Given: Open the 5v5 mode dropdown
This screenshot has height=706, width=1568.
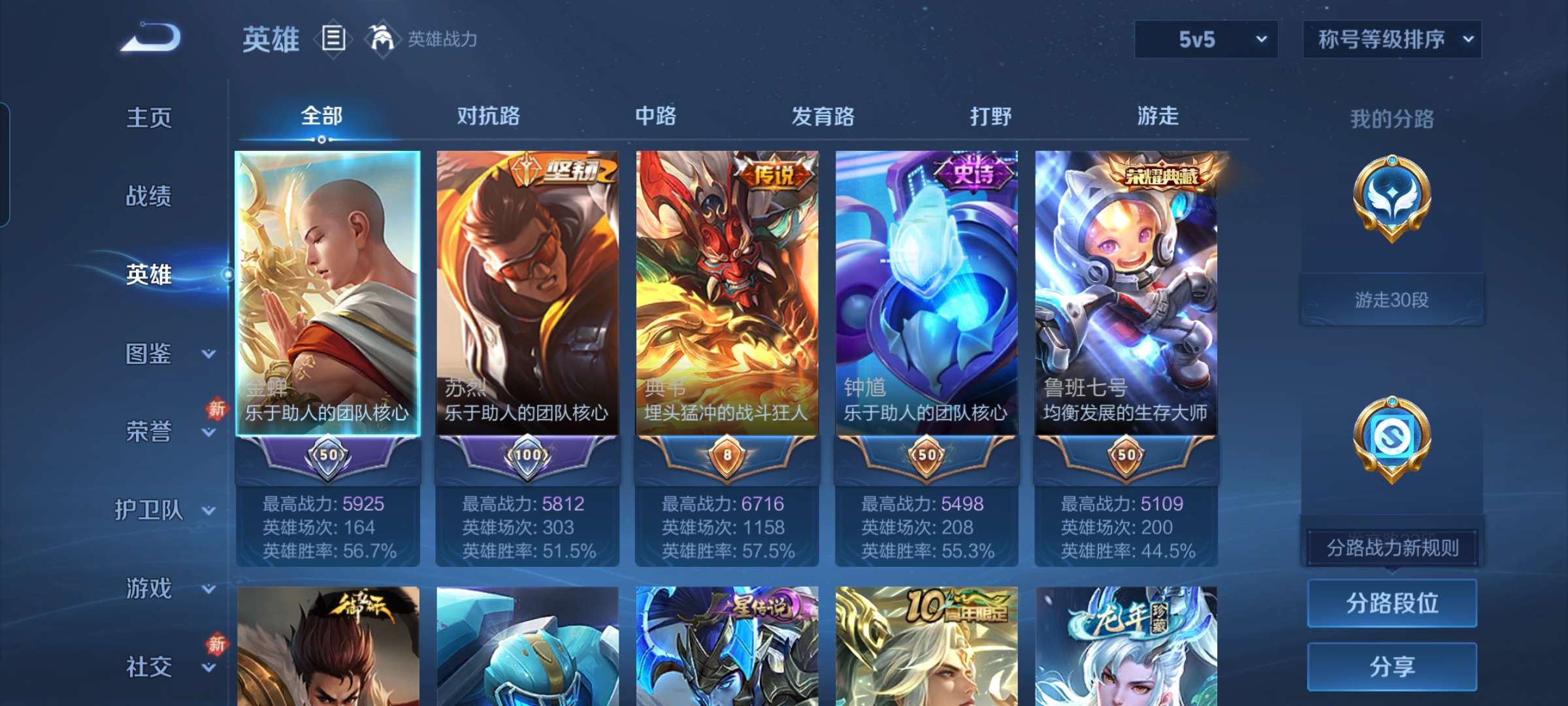Looking at the screenshot, I should pyautogui.click(x=1205, y=39).
